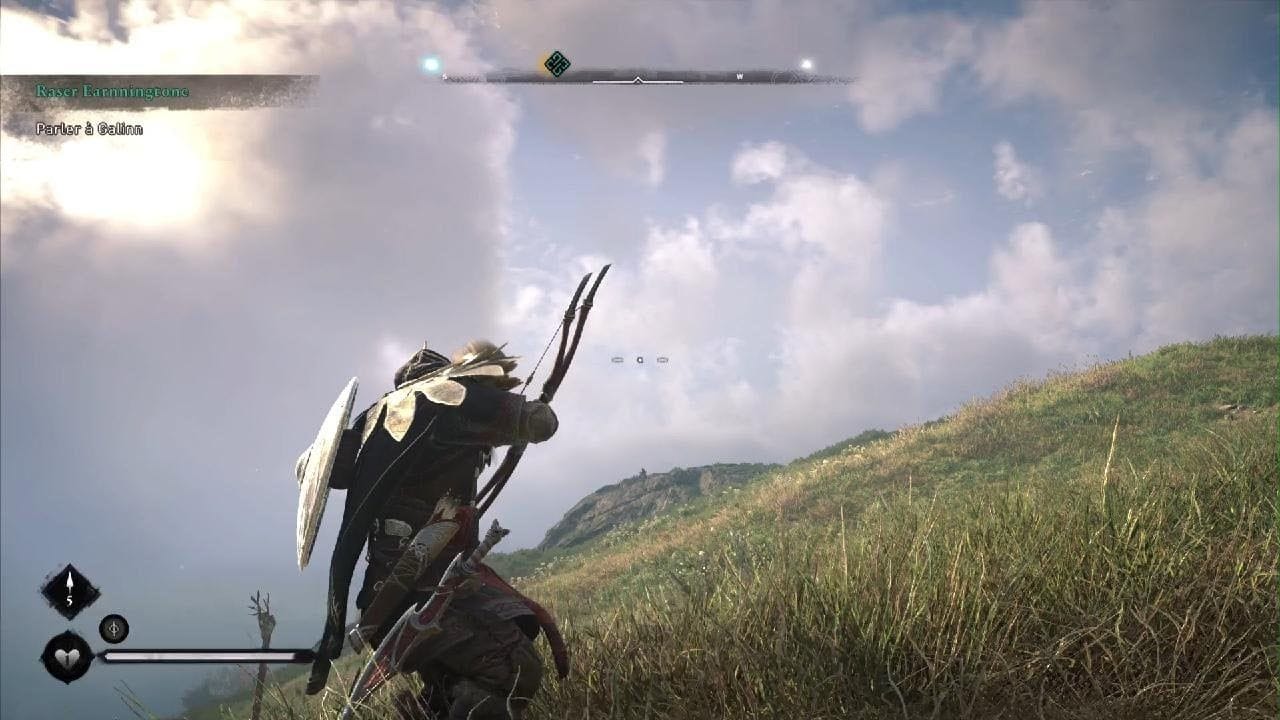The image size is (1280, 720).
Task: Select the green quest marker on compass
Action: pos(557,64)
